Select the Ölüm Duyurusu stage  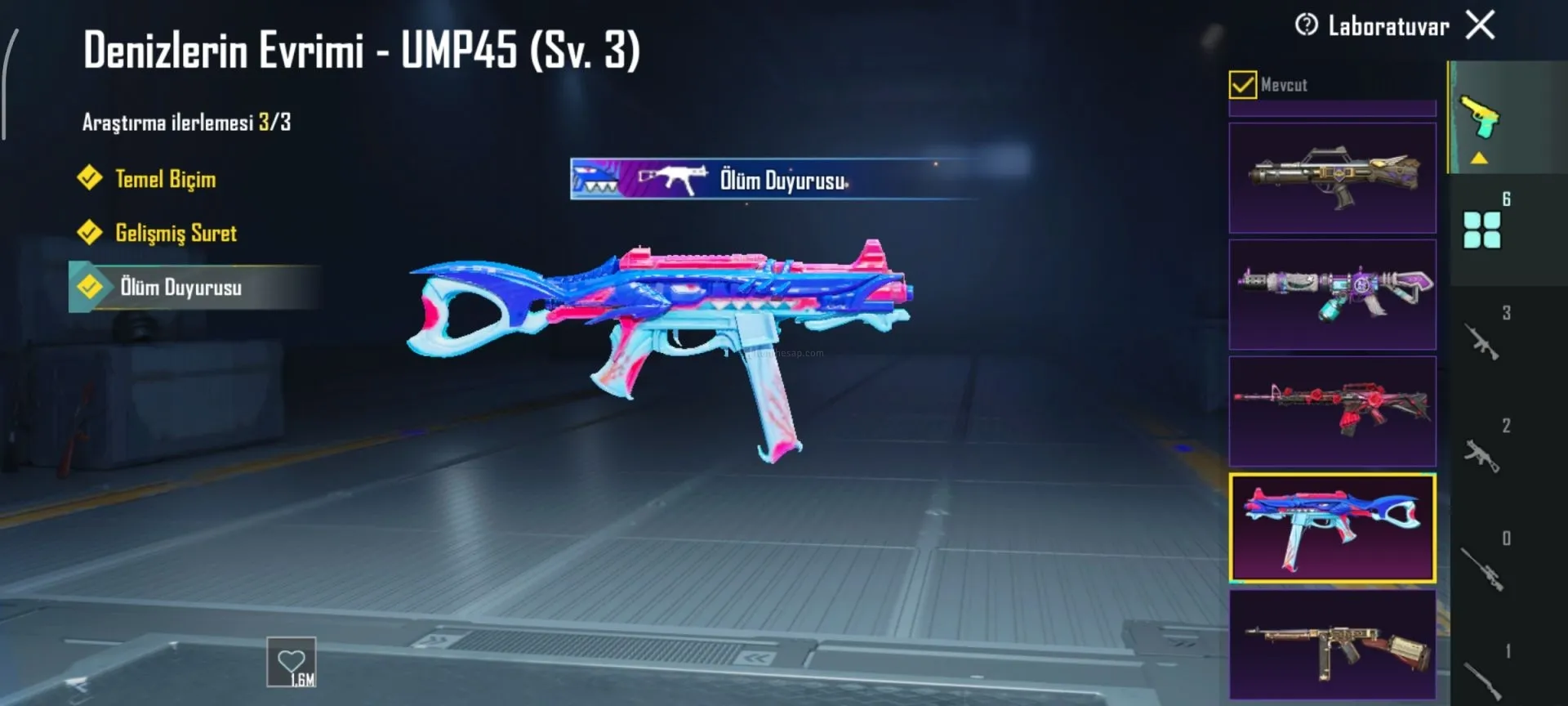point(180,287)
